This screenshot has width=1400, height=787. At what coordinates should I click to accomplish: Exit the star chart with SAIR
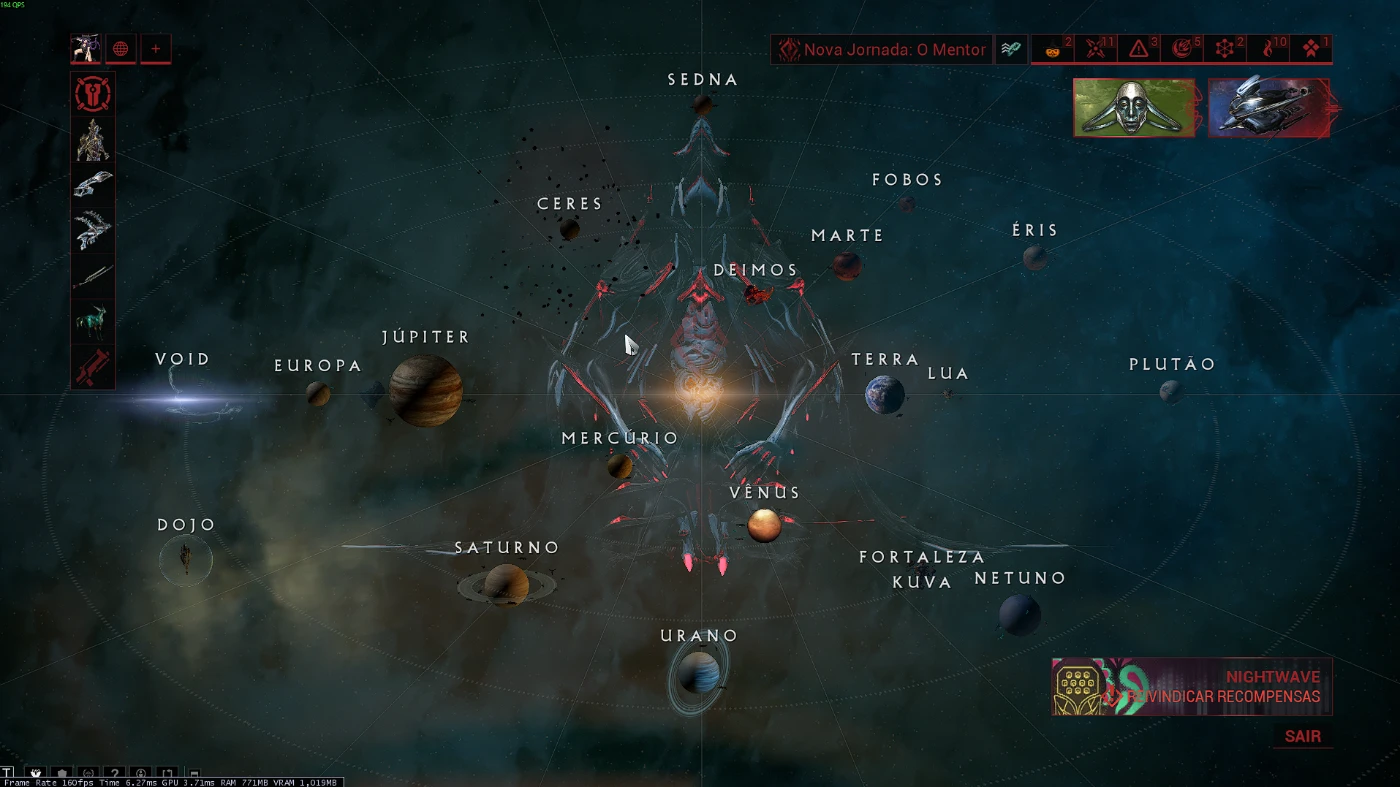pos(1302,737)
